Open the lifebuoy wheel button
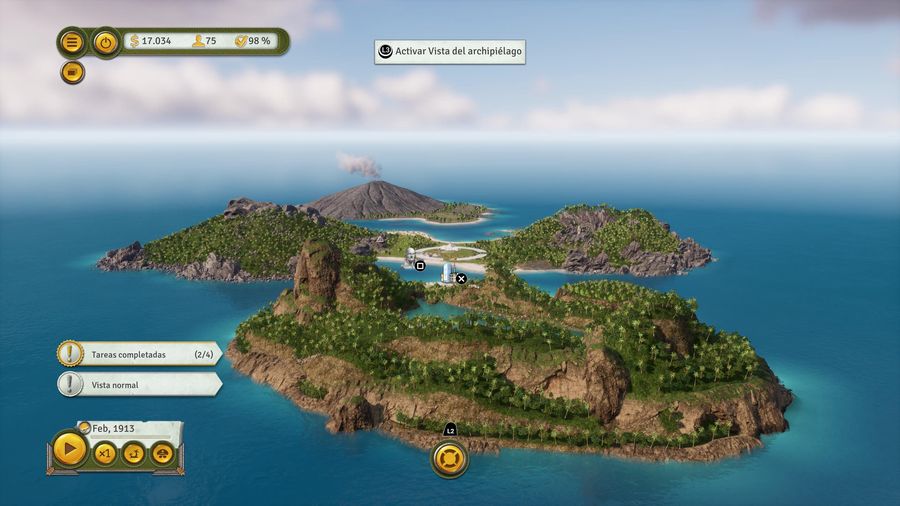This screenshot has width=900, height=506. [x=449, y=459]
